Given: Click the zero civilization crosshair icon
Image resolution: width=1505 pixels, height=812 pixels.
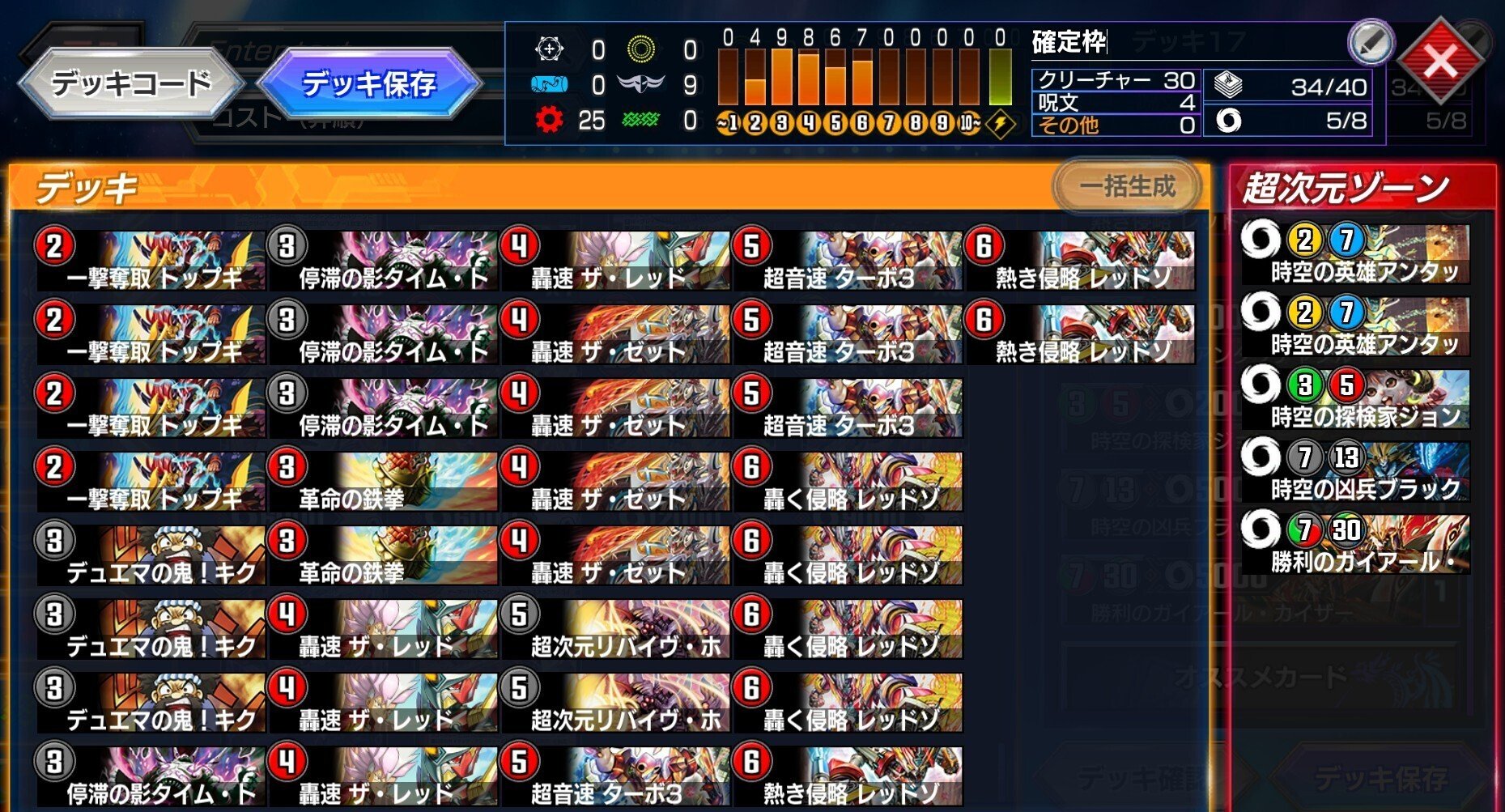Looking at the screenshot, I should tap(551, 50).
